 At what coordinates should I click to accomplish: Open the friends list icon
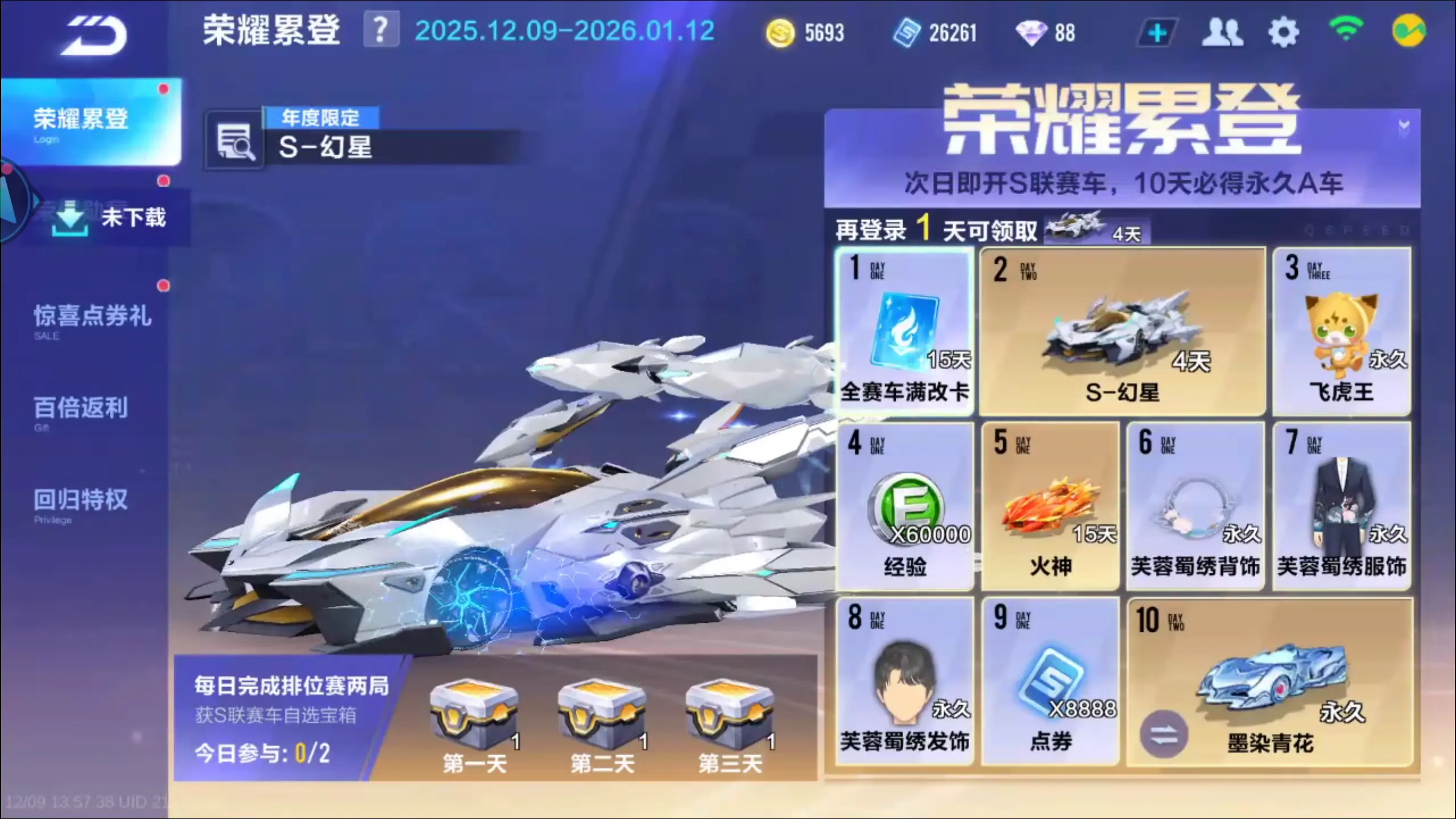click(1222, 32)
